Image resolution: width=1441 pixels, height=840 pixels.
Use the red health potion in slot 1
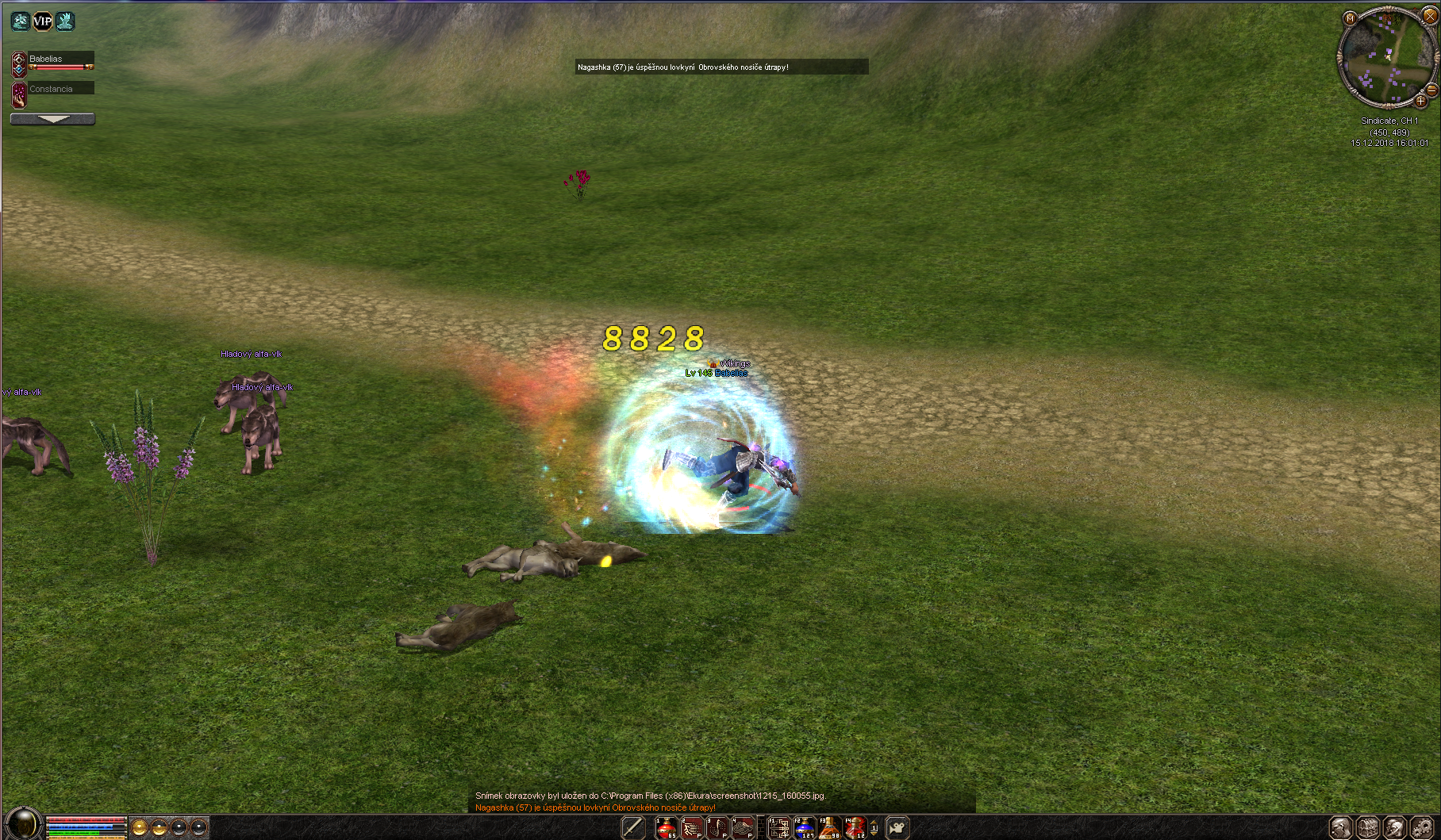(x=666, y=828)
